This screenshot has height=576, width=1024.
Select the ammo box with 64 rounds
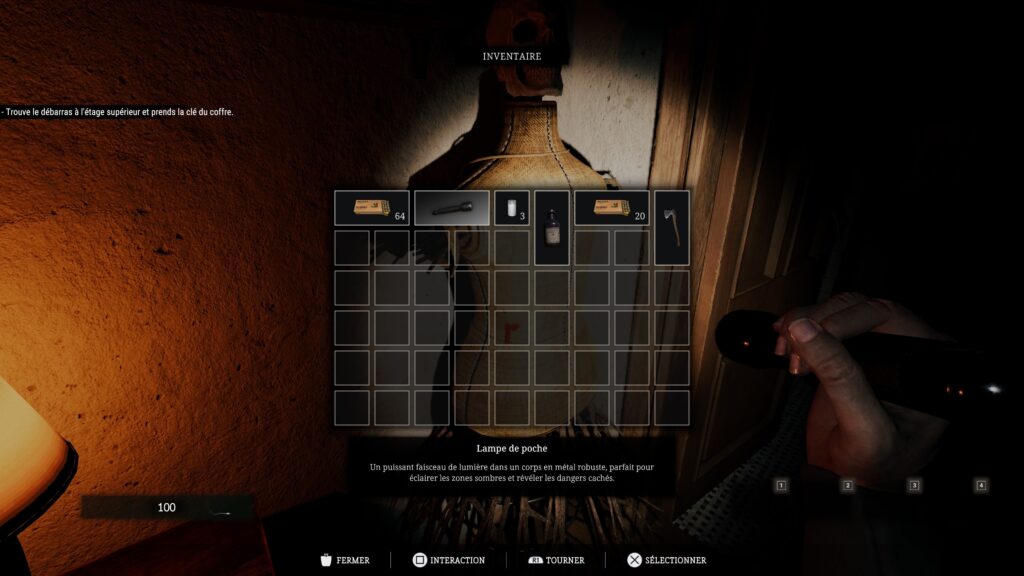pyautogui.click(x=371, y=208)
